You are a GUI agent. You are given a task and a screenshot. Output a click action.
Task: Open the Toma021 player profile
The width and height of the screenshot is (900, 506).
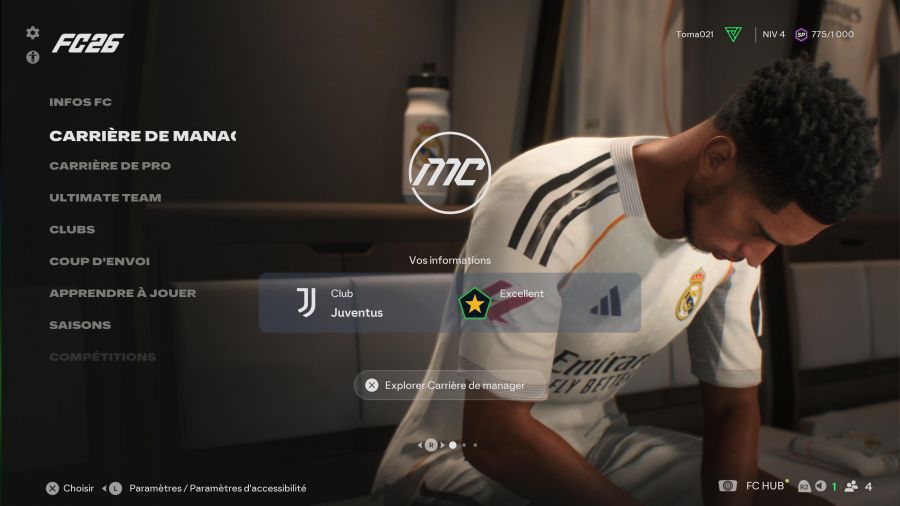[x=694, y=34]
